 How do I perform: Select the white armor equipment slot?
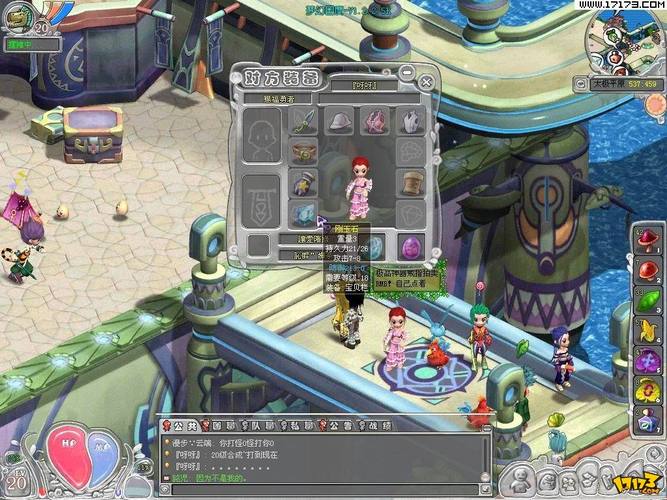411,121
